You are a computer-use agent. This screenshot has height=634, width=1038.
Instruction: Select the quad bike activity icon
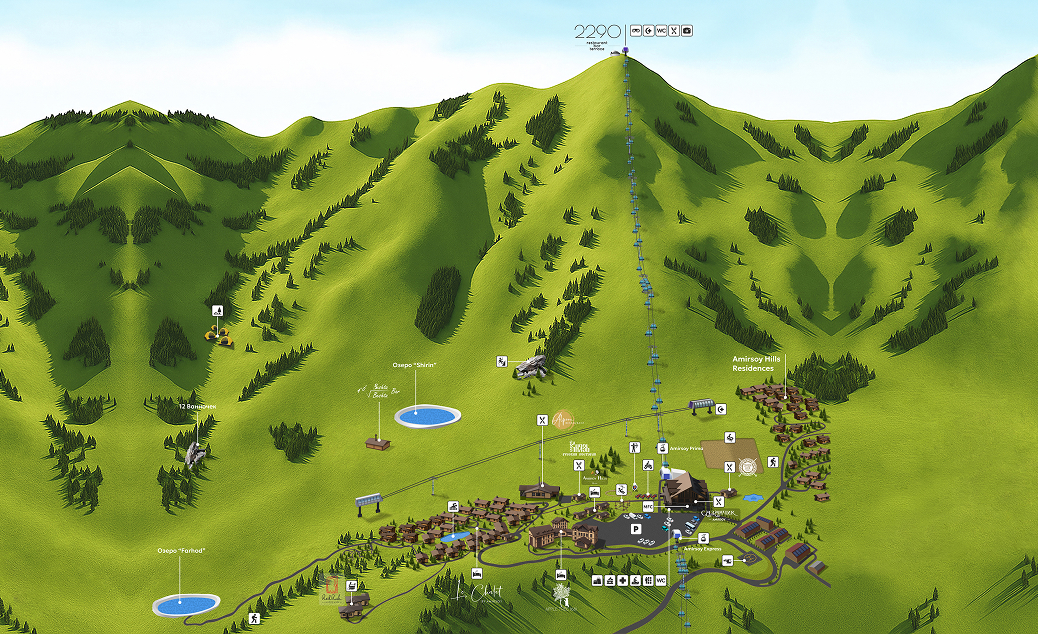647,465
